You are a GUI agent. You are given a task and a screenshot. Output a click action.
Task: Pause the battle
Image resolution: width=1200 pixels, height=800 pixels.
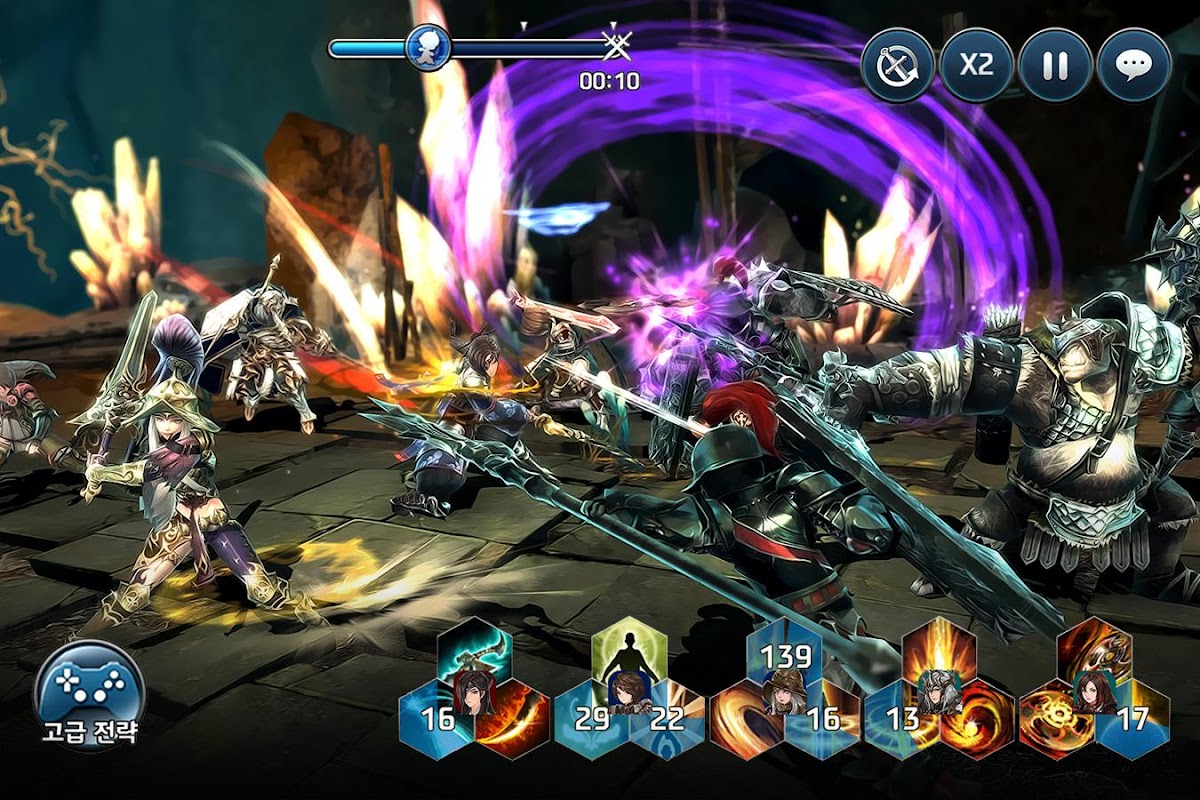1055,66
